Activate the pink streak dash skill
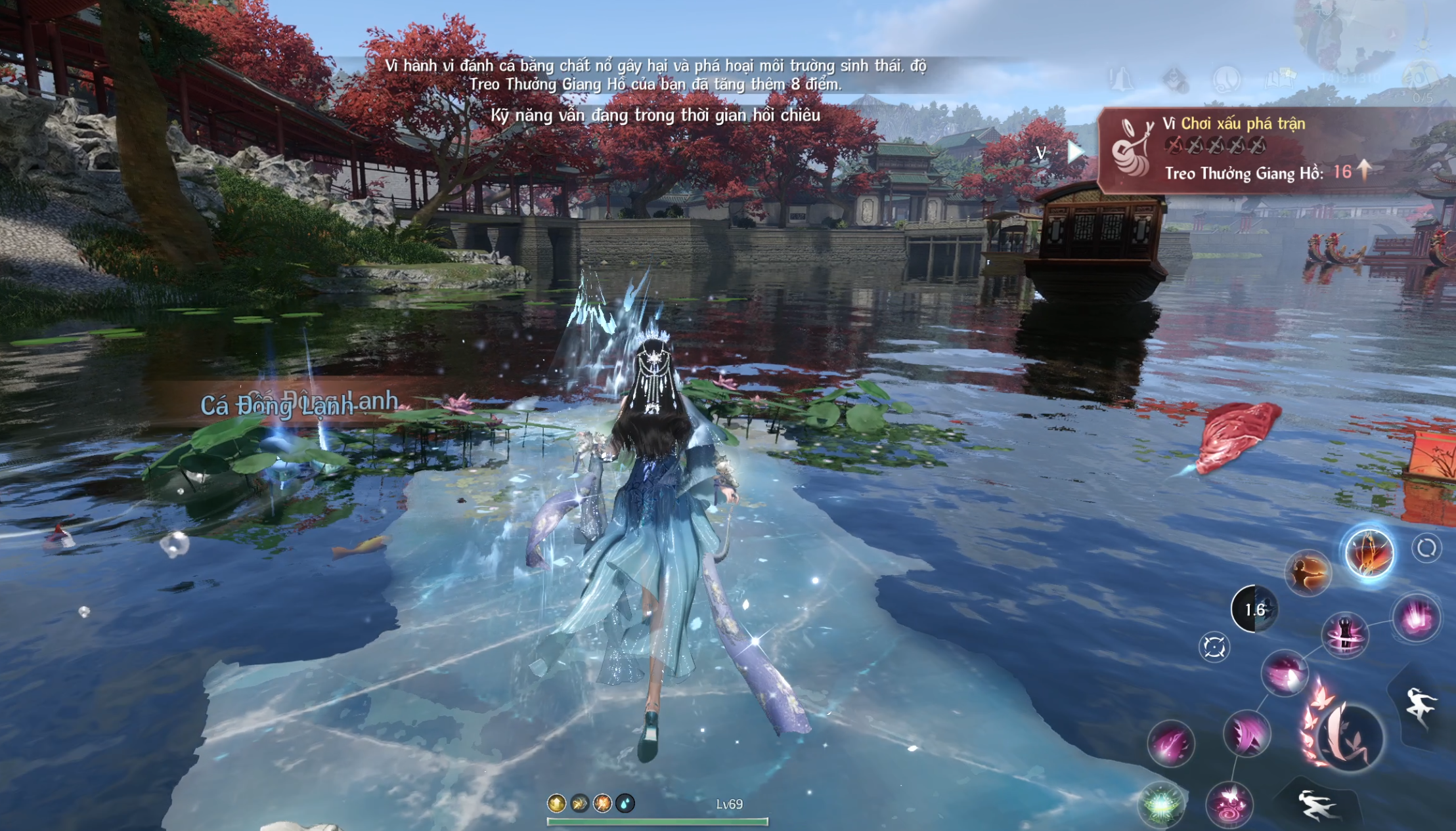This screenshot has height=831, width=1456. click(x=1170, y=743)
